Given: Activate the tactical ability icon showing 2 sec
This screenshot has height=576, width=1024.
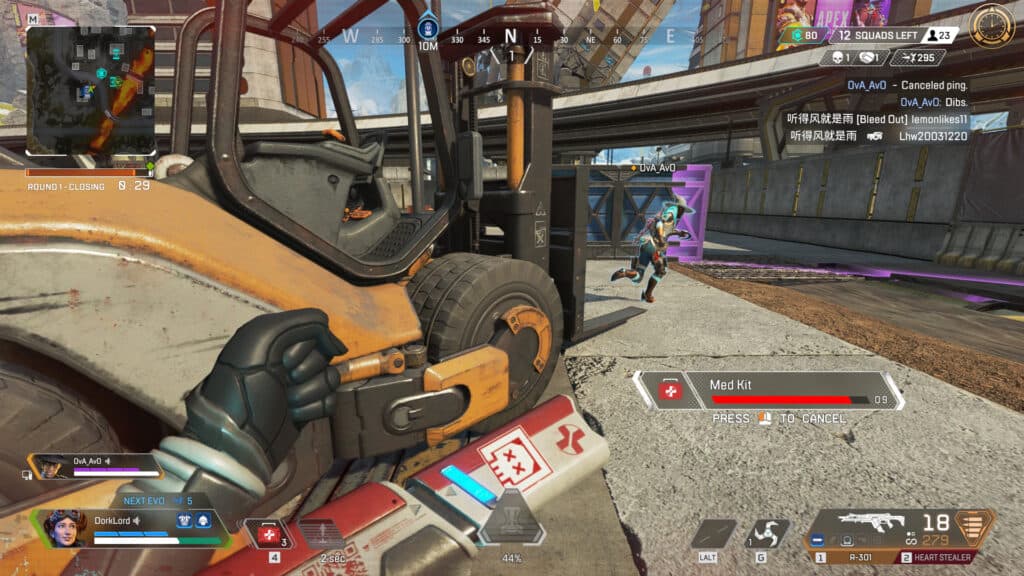Looking at the screenshot, I should click(x=321, y=536).
